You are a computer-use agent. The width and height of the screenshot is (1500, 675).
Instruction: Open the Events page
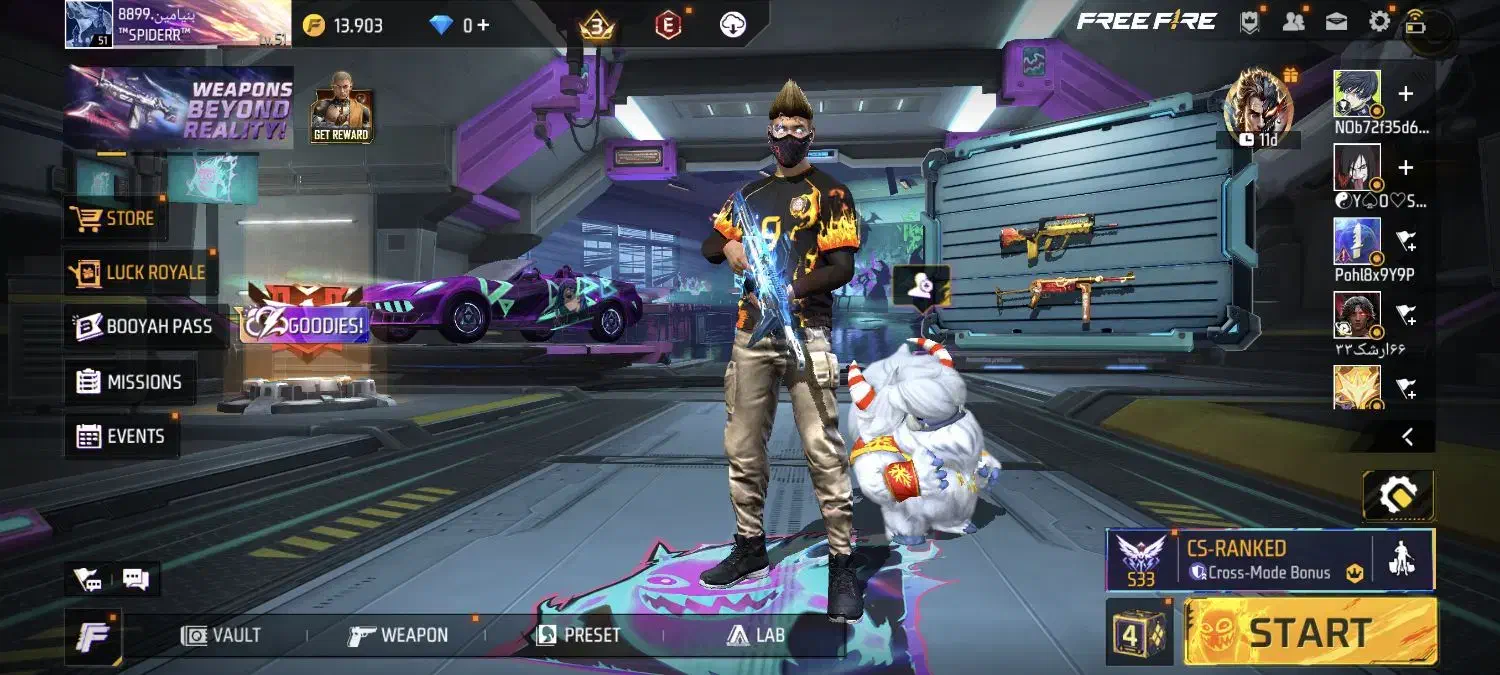tap(120, 436)
